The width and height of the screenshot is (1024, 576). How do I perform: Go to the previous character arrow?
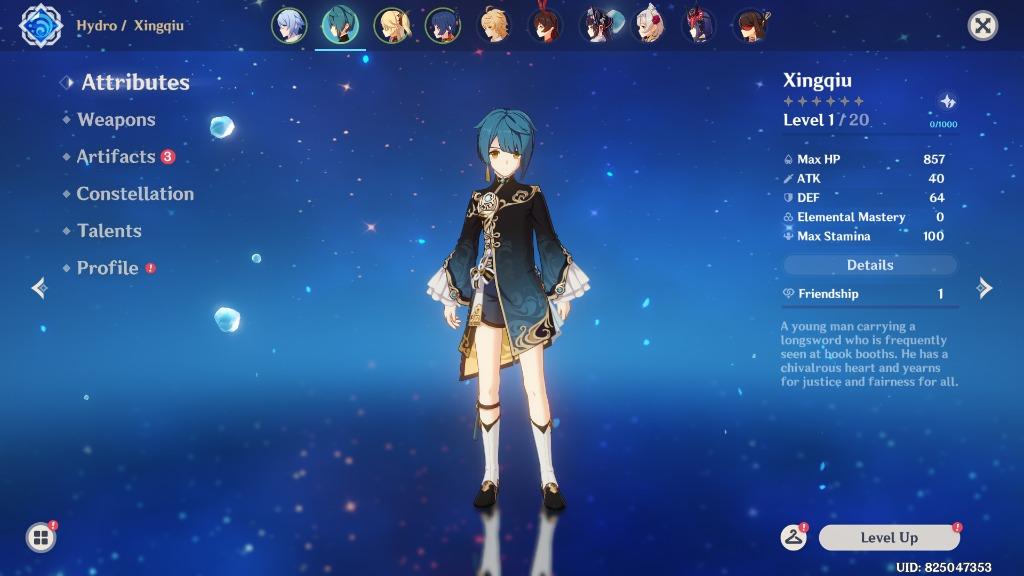click(x=39, y=289)
